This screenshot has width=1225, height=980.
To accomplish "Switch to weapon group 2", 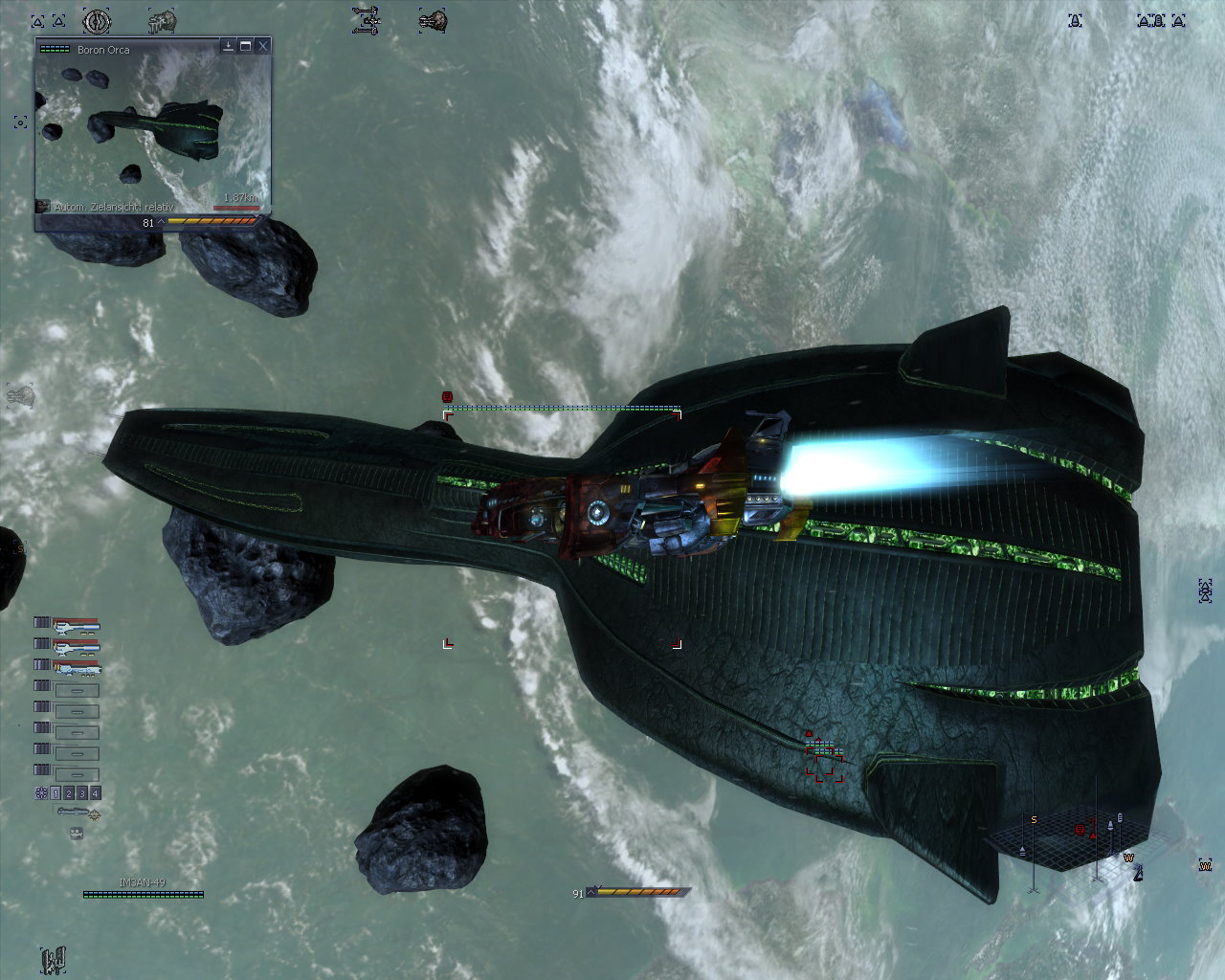I will click(x=69, y=793).
